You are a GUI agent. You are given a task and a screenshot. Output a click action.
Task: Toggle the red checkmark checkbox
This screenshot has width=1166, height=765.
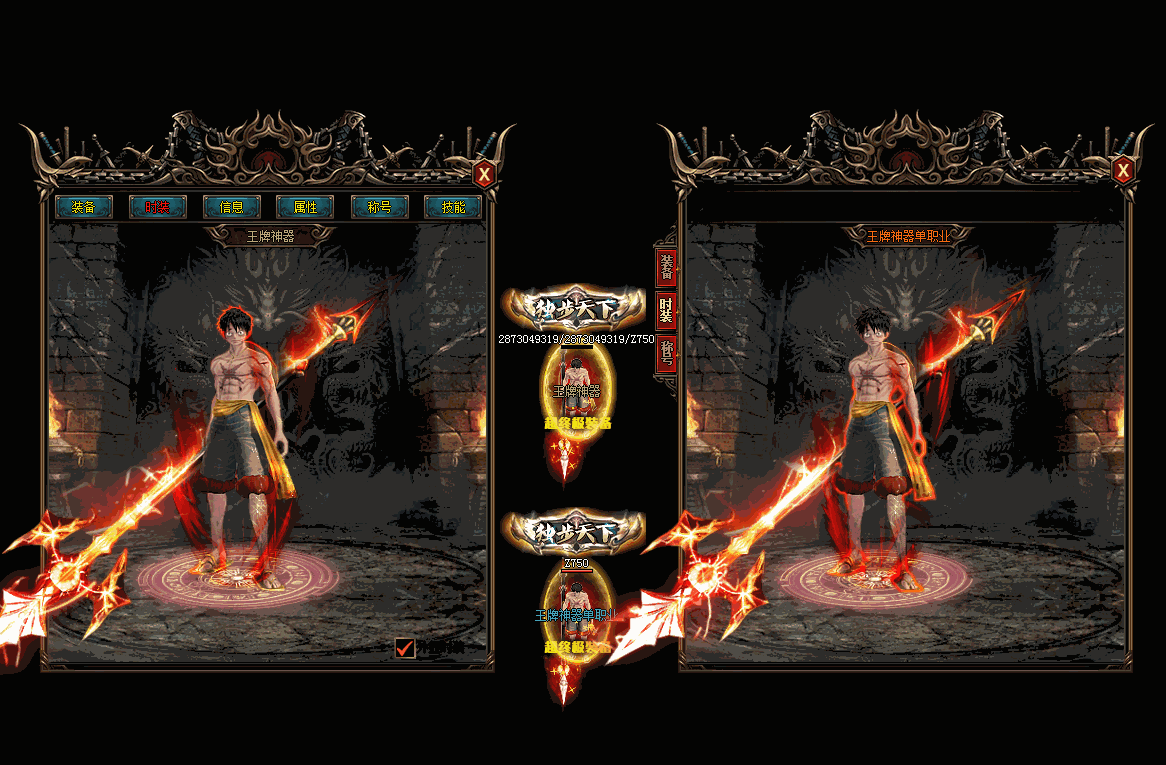pyautogui.click(x=405, y=648)
